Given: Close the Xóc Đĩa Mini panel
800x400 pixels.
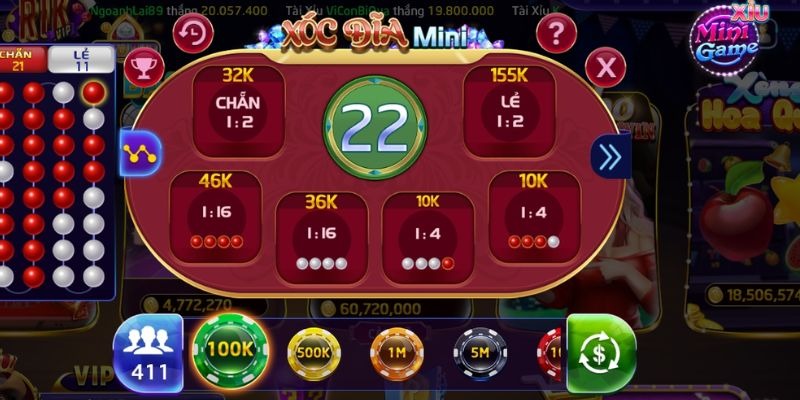Looking at the screenshot, I should (x=605, y=67).
